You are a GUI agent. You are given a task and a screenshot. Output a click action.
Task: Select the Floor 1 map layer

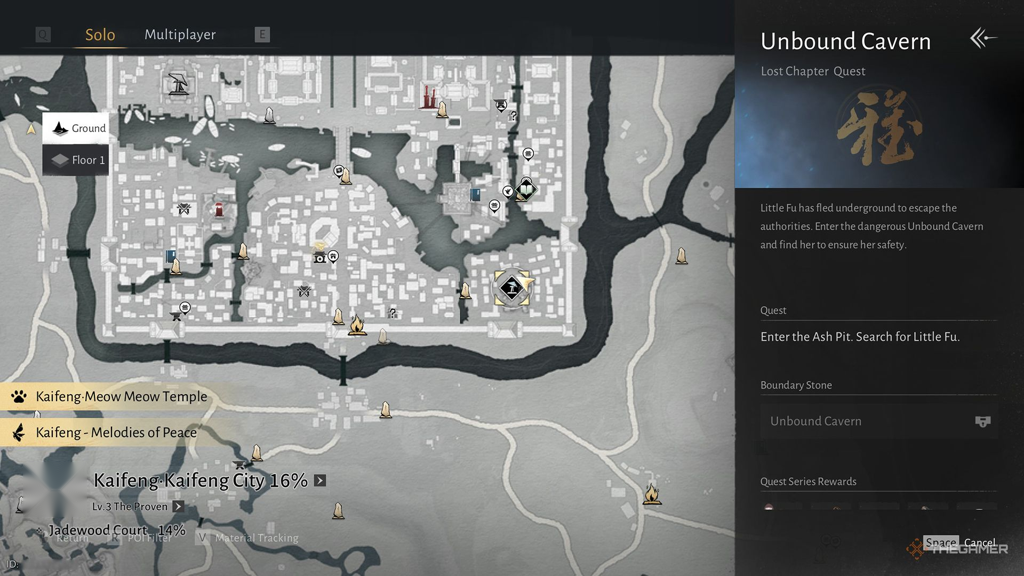pyautogui.click(x=75, y=160)
